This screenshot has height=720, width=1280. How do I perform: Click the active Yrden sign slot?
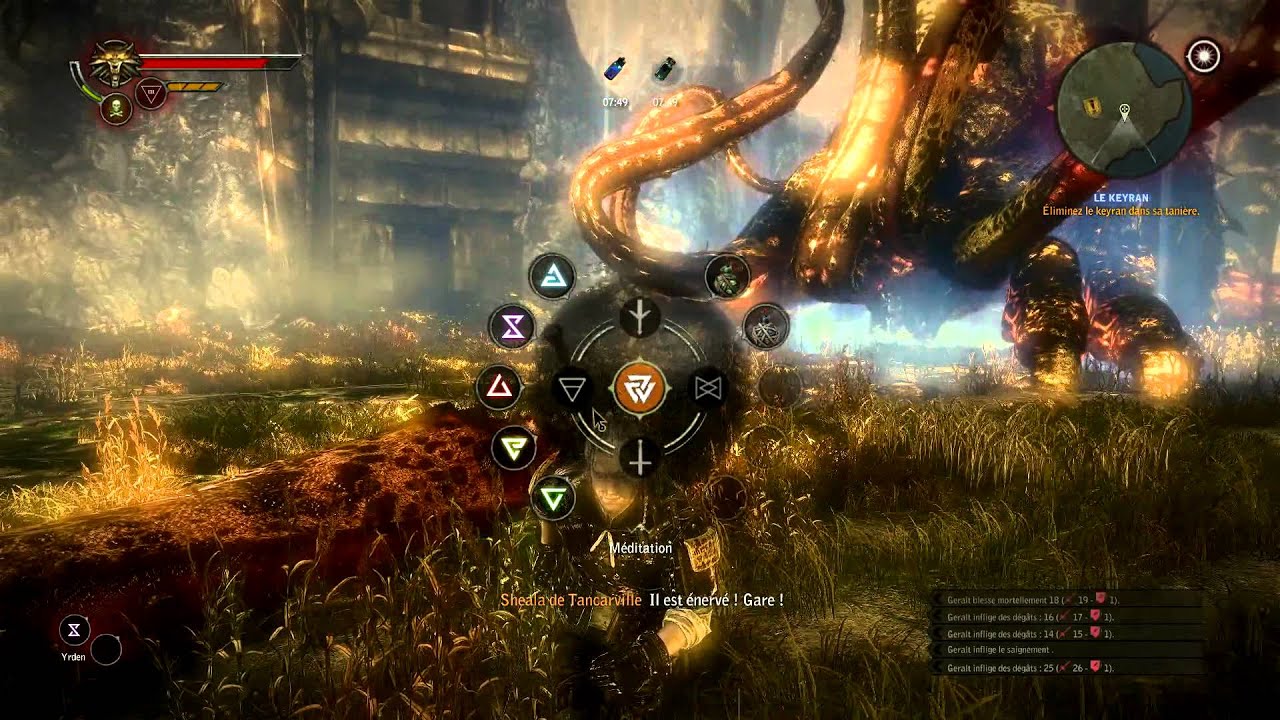75,630
